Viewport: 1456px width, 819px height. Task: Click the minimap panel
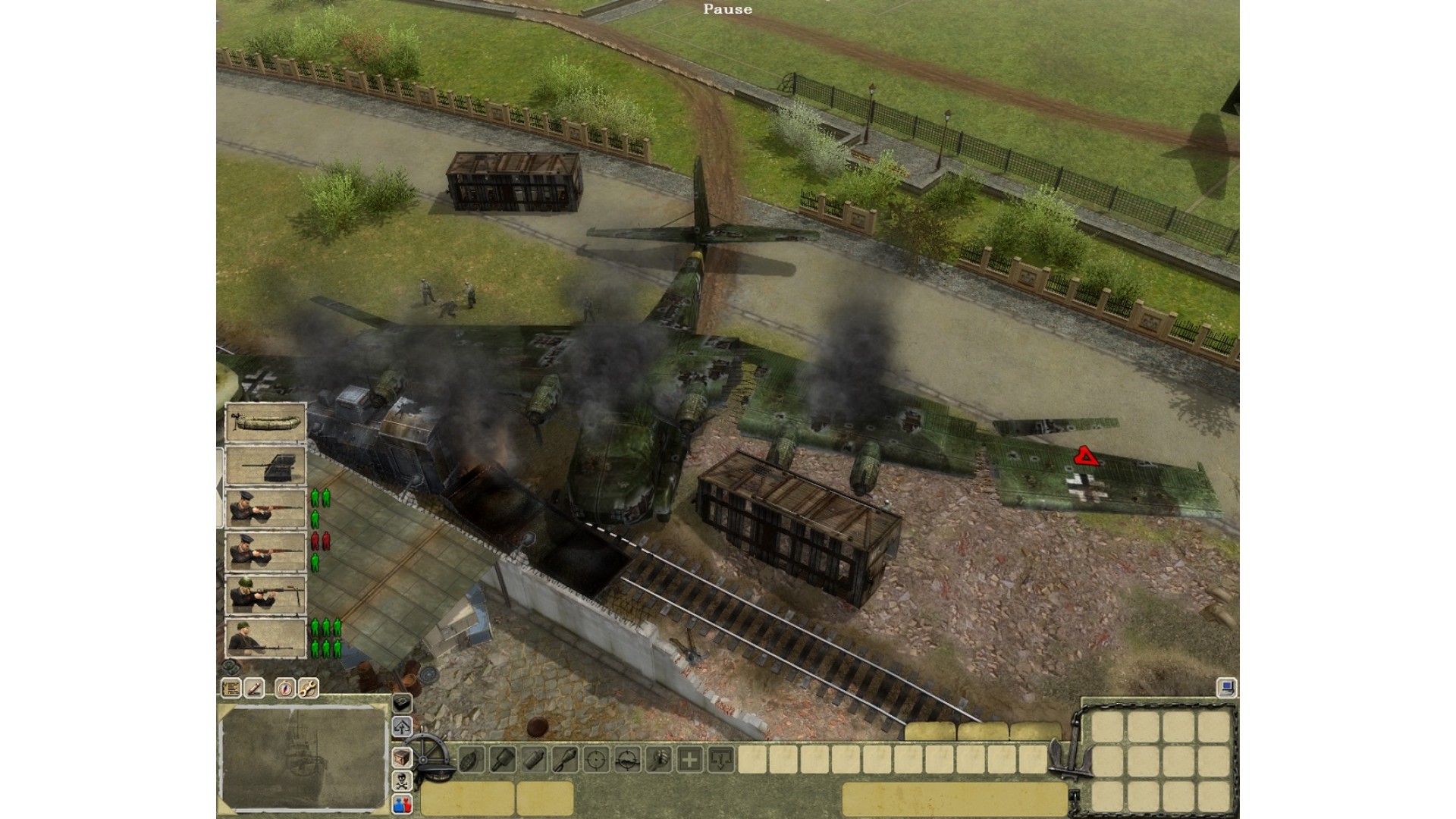coord(303,758)
